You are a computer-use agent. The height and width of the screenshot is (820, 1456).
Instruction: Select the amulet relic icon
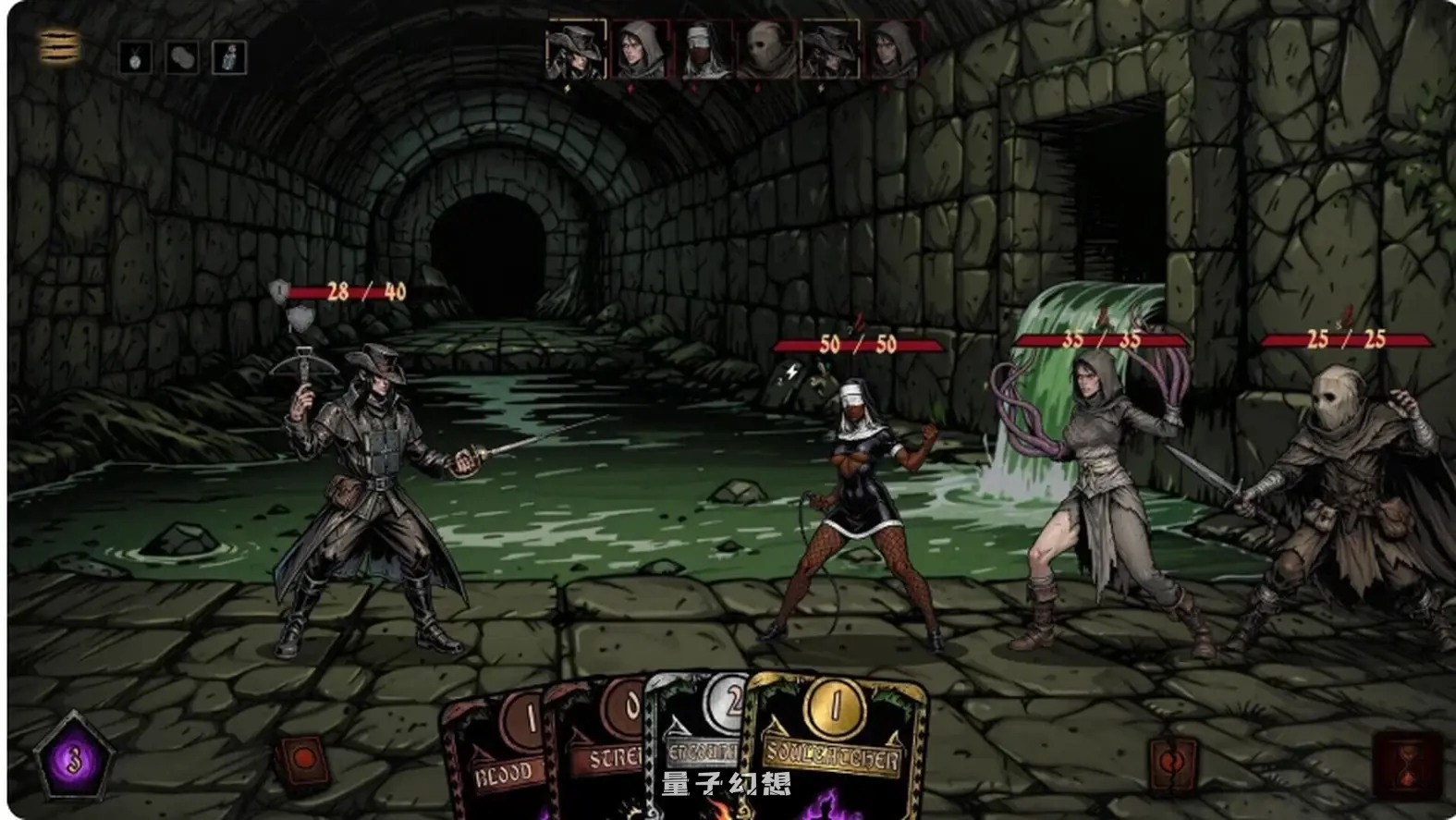(x=135, y=58)
